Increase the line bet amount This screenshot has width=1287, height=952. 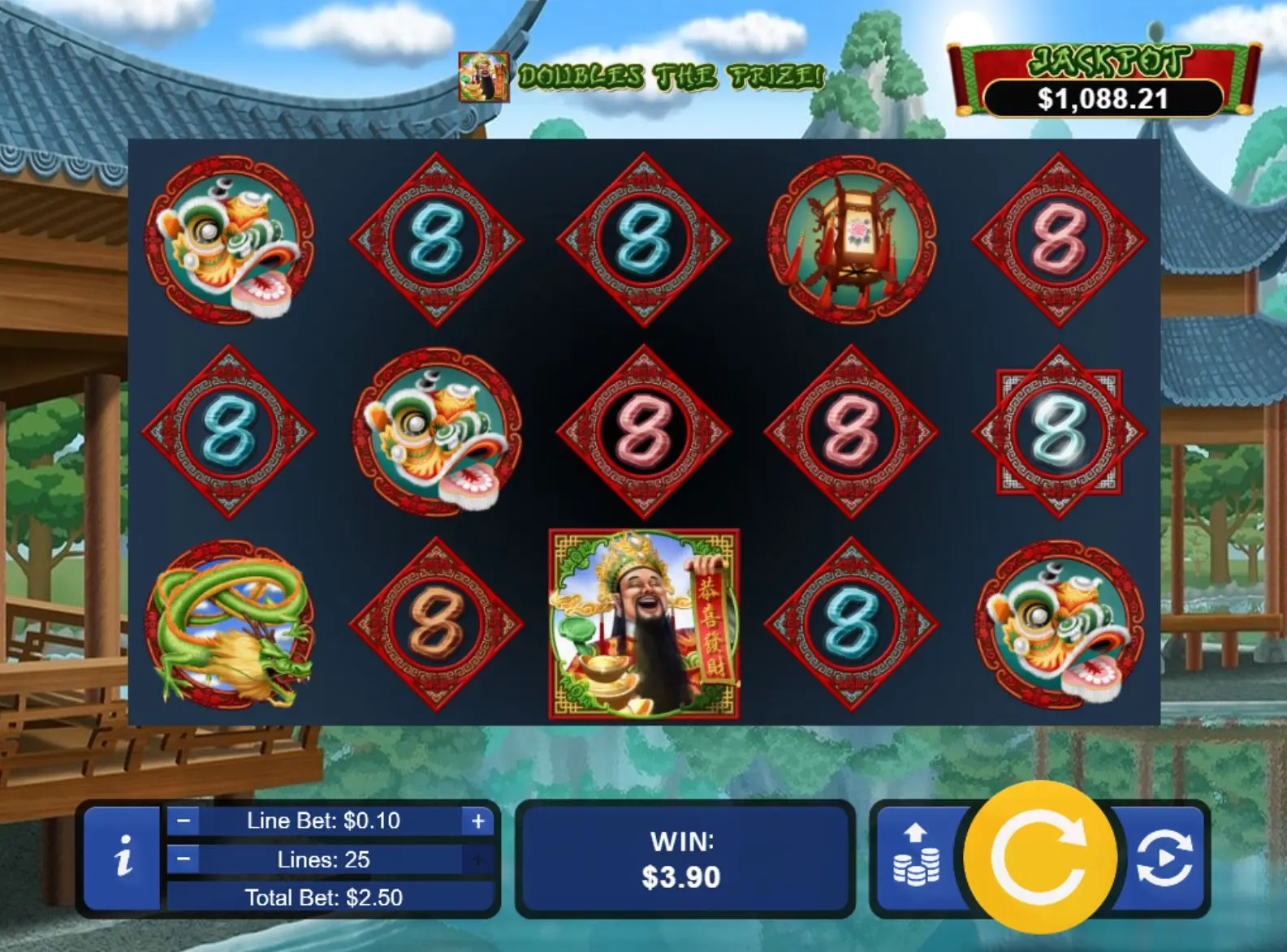tap(477, 821)
